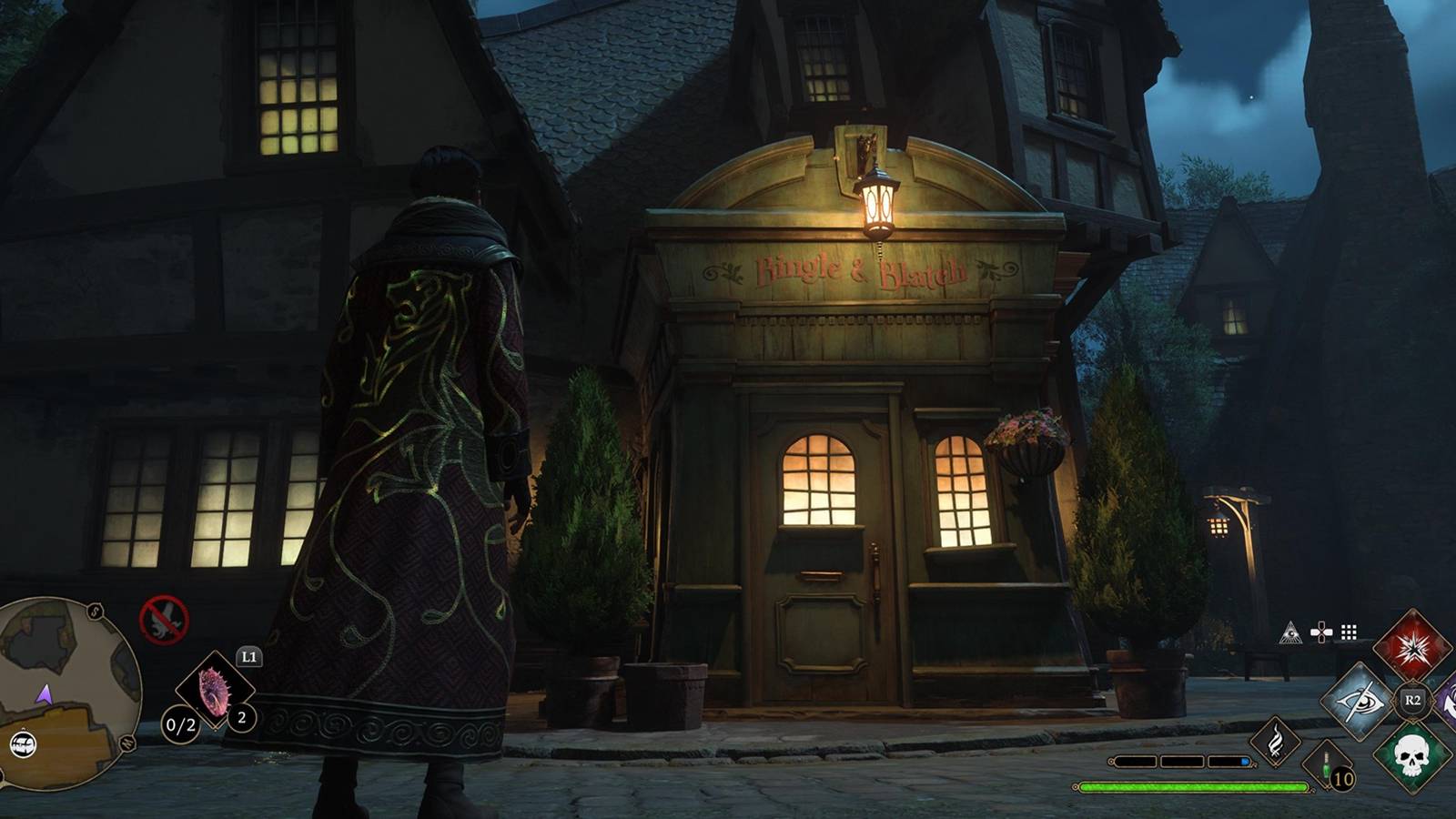This screenshot has width=1456, height=819.
Task: Click the triangular Ancient Magic eye emblem
Action: [x=1291, y=632]
